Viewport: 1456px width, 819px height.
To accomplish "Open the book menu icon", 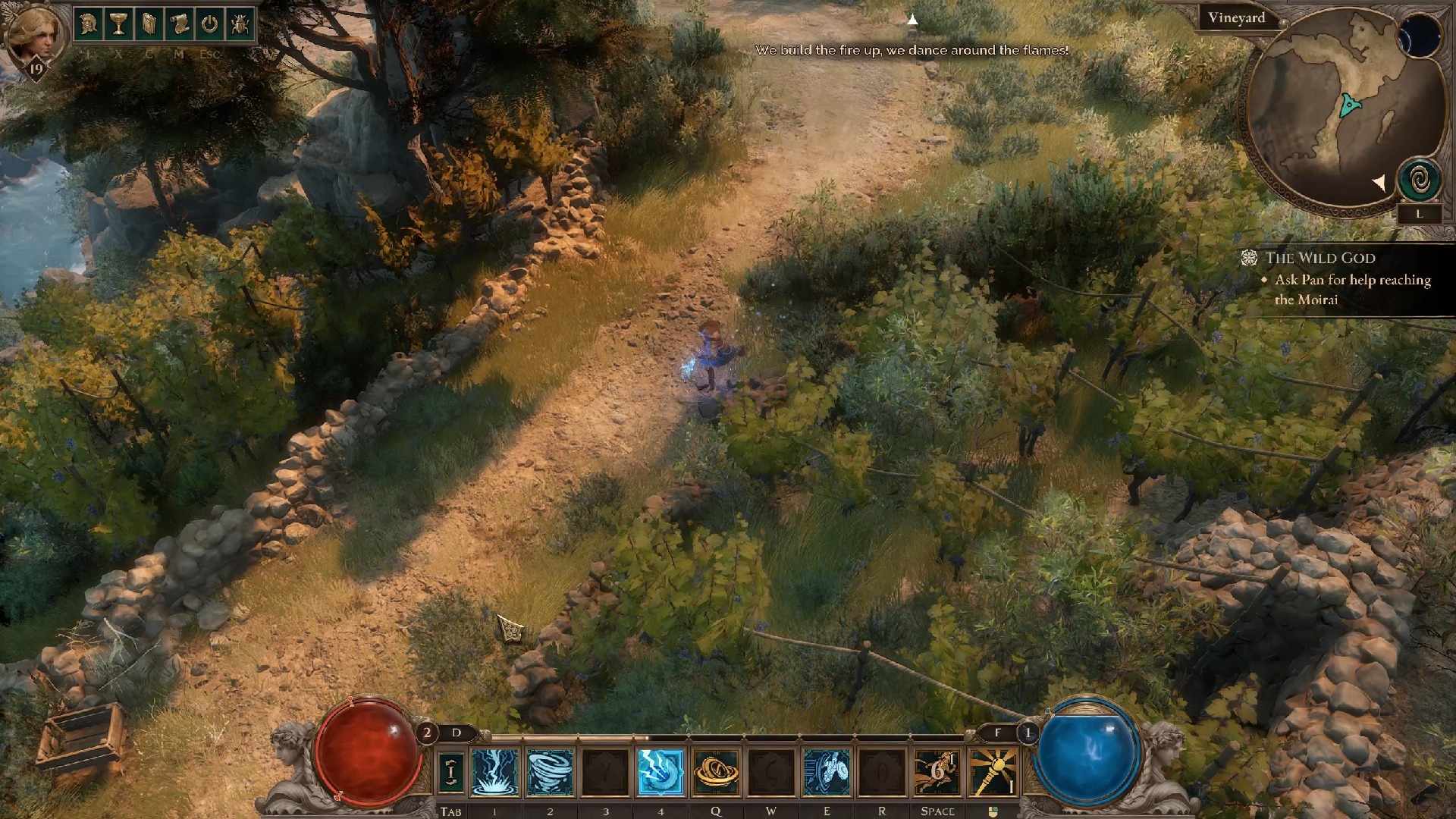I will click(149, 25).
